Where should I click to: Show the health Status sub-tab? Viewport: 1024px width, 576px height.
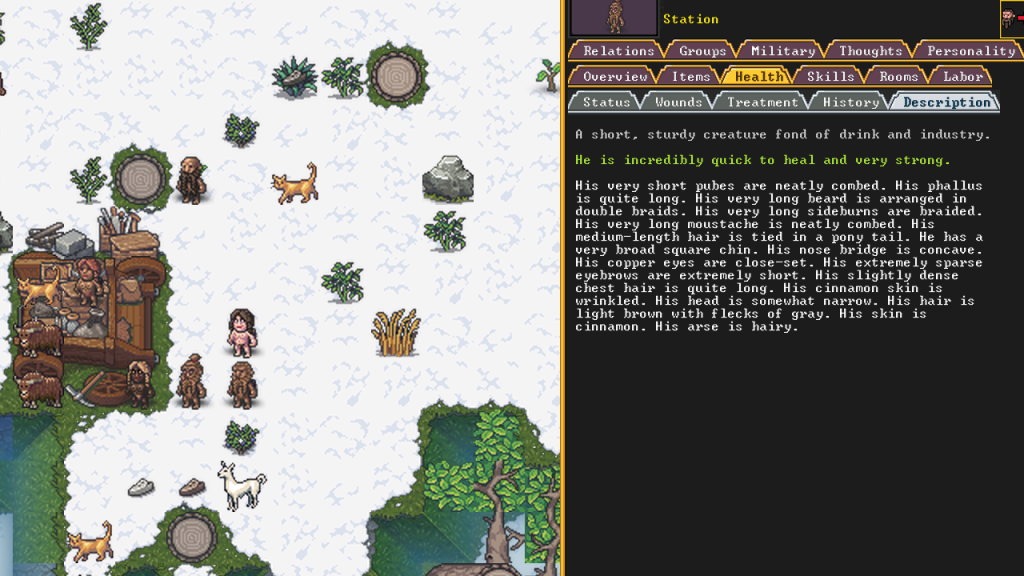tap(606, 102)
